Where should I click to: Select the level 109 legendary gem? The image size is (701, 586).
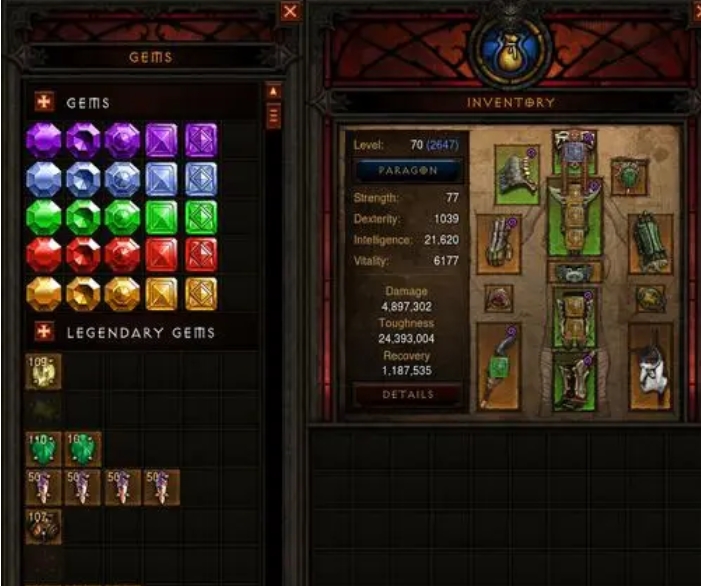point(43,372)
